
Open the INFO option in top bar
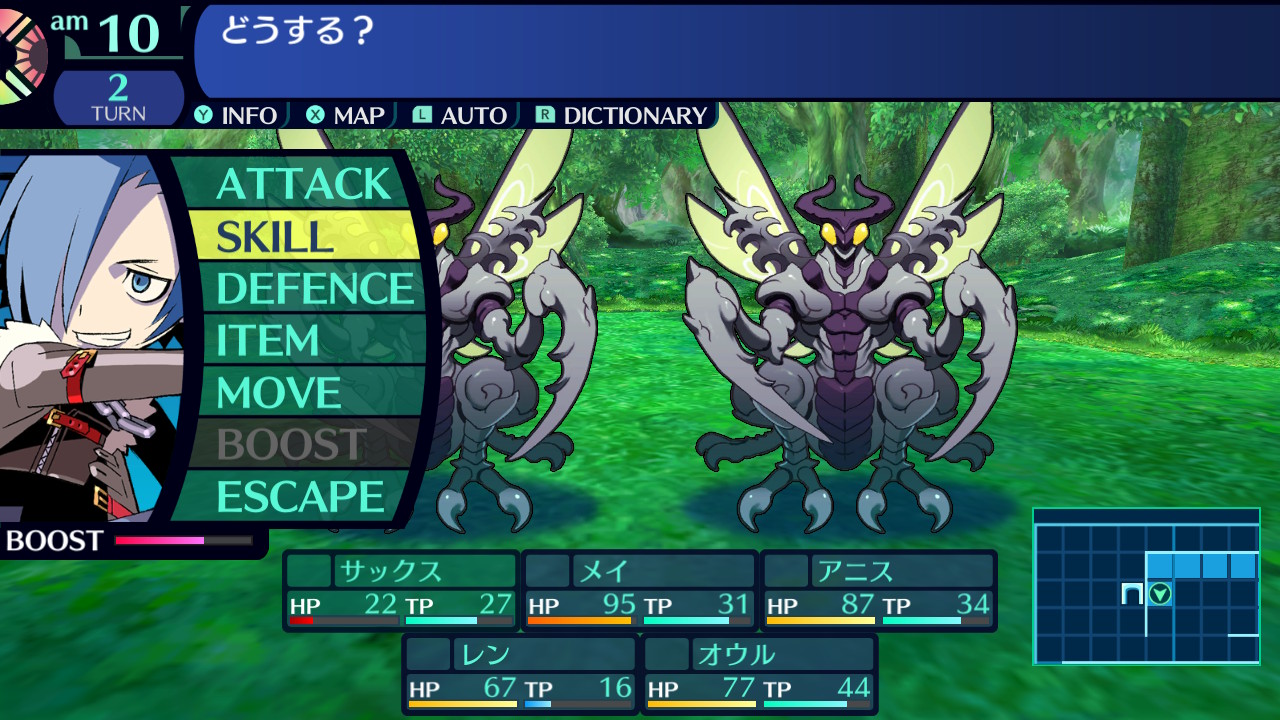[237, 115]
